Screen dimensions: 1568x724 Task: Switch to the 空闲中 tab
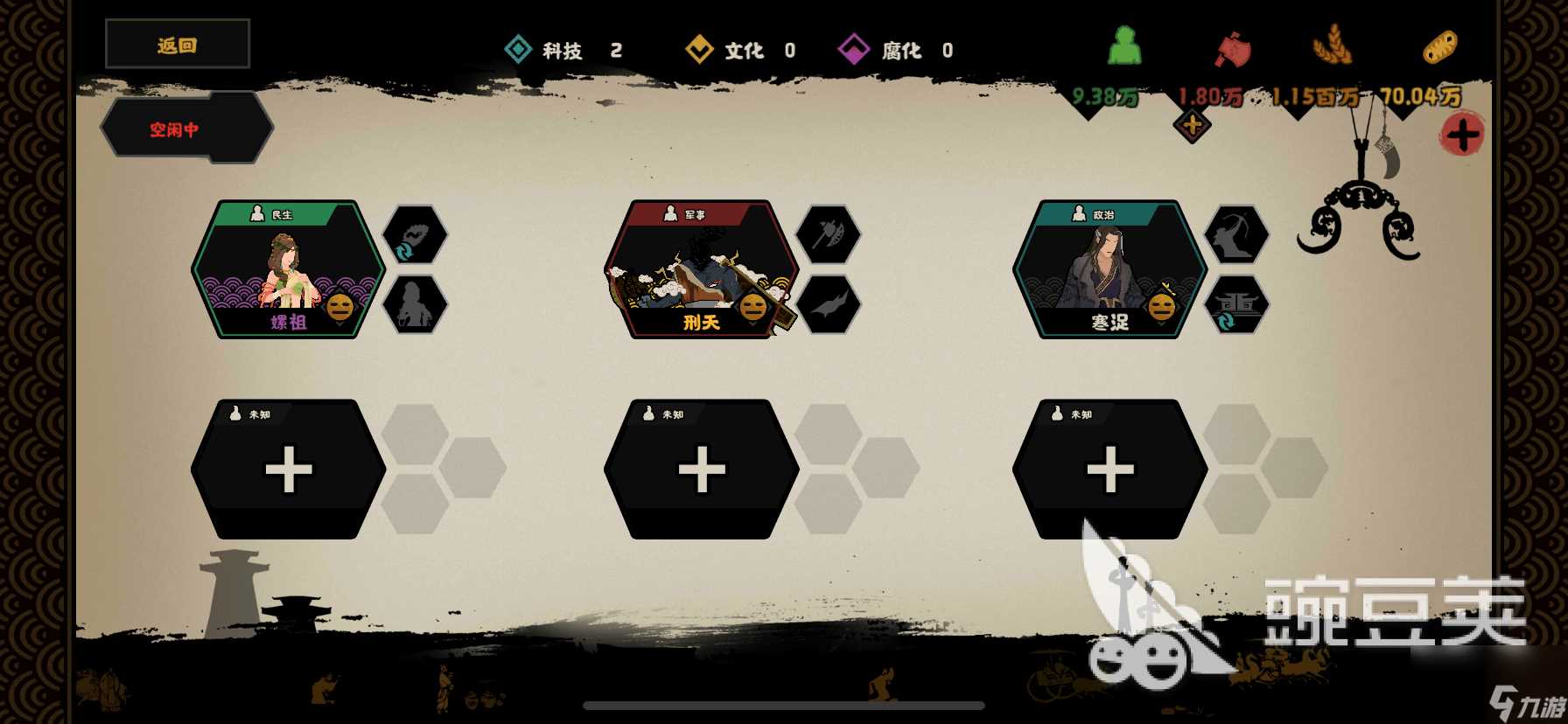(x=173, y=128)
